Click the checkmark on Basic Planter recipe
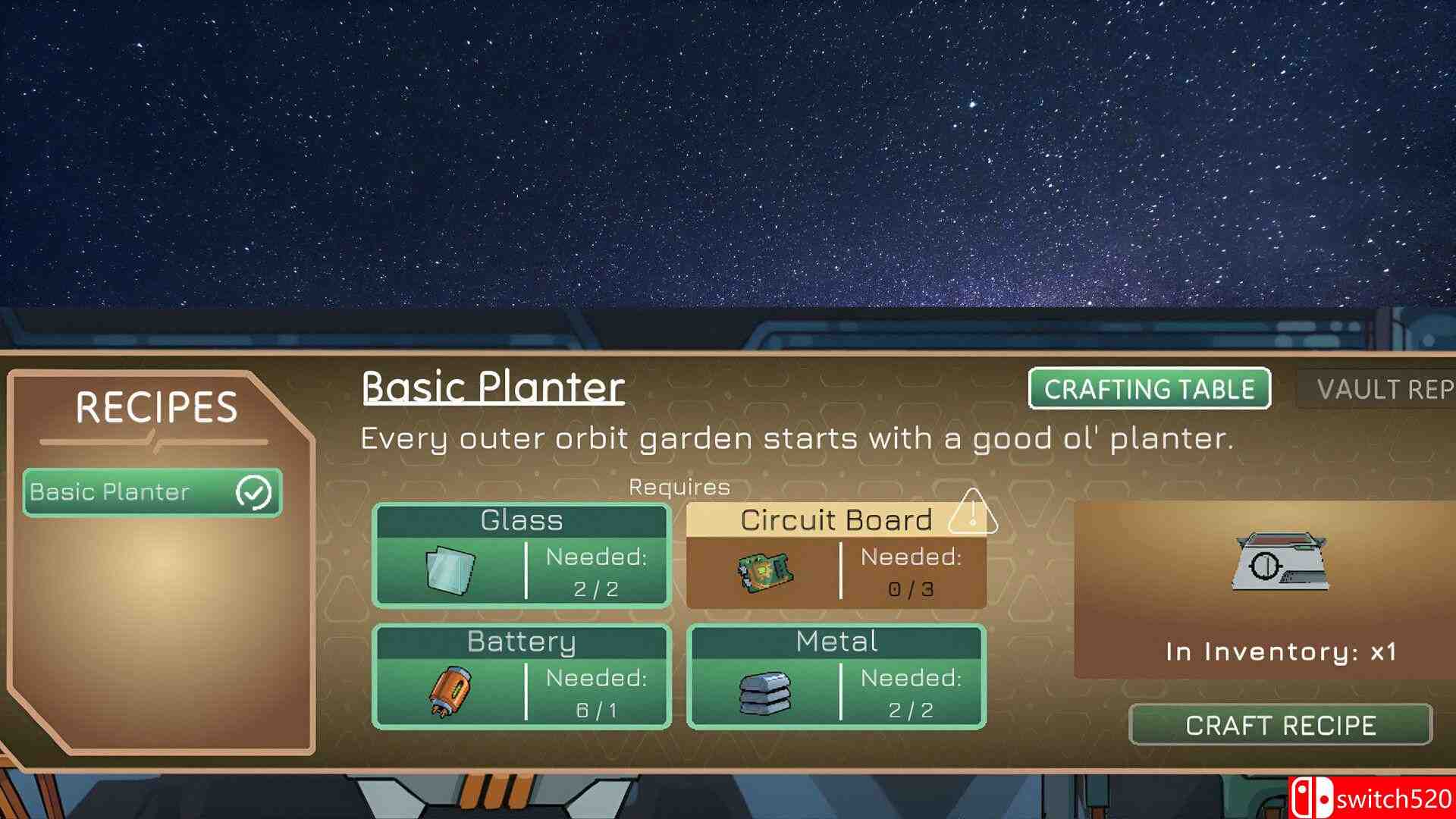 [x=256, y=492]
